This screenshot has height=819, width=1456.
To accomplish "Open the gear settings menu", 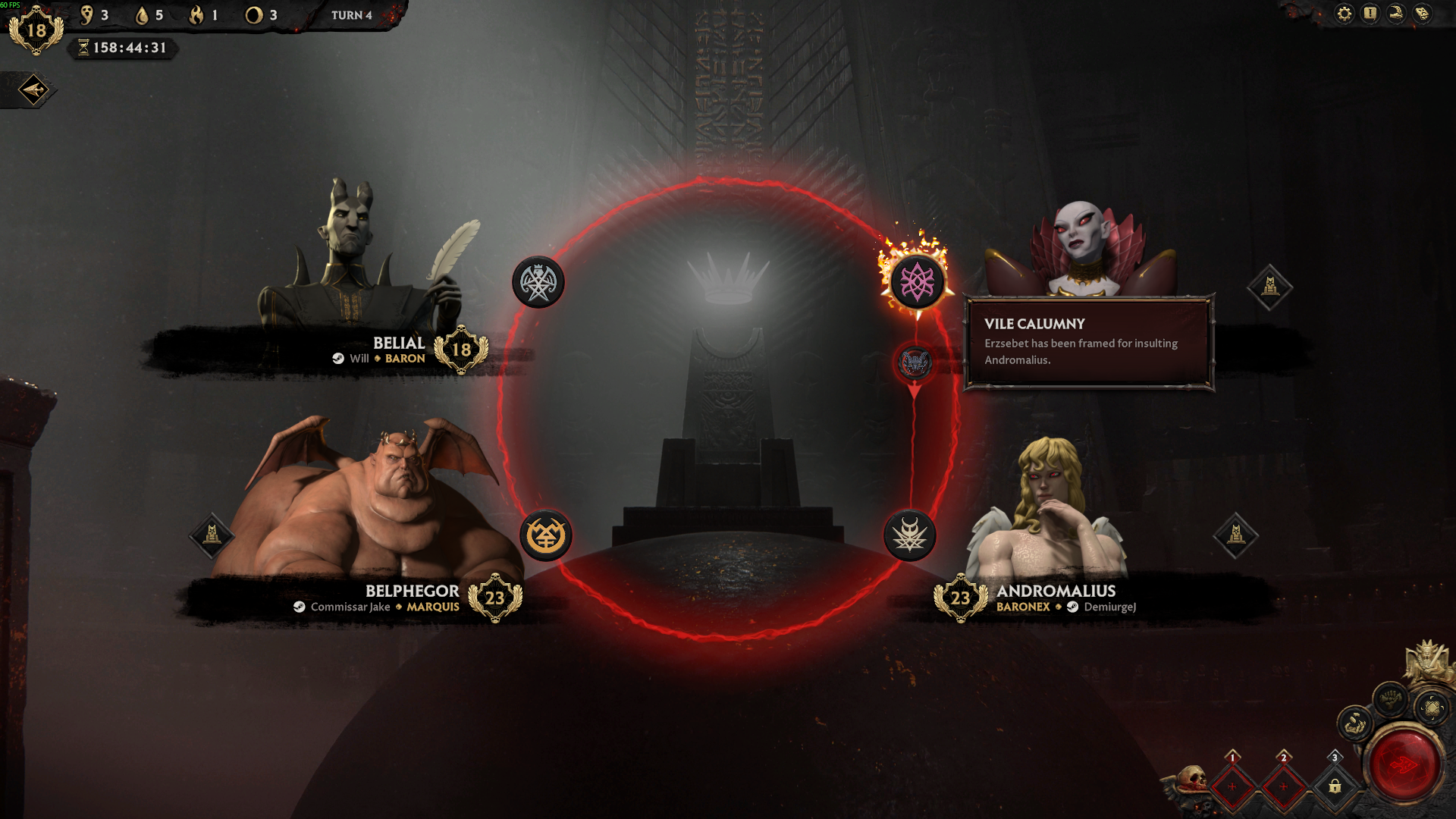I will 1344,14.
